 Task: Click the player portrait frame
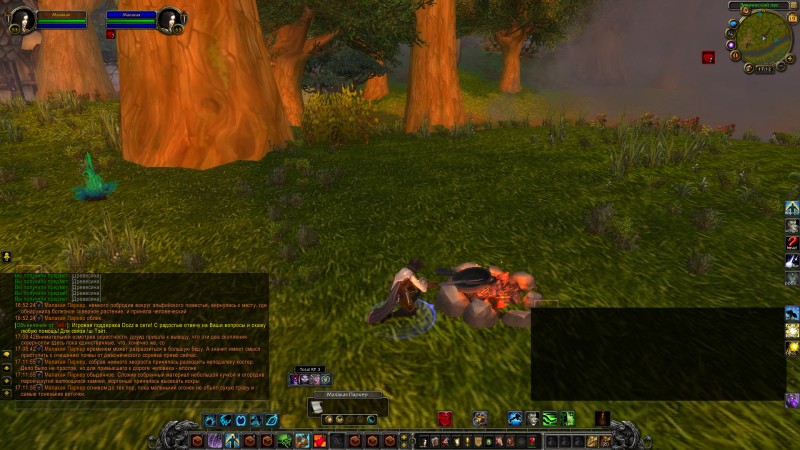[x=23, y=20]
